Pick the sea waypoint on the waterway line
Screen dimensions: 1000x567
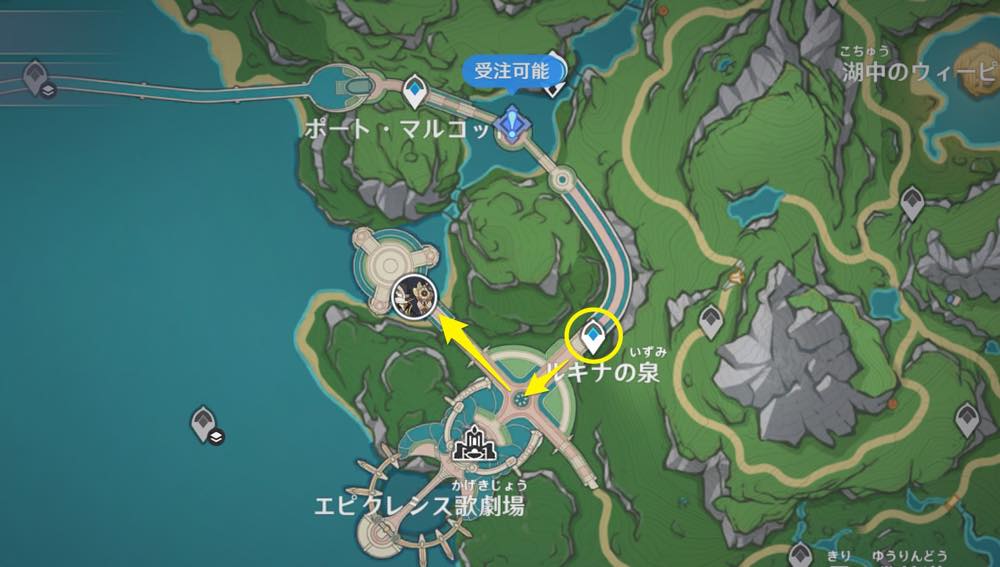click(38, 78)
